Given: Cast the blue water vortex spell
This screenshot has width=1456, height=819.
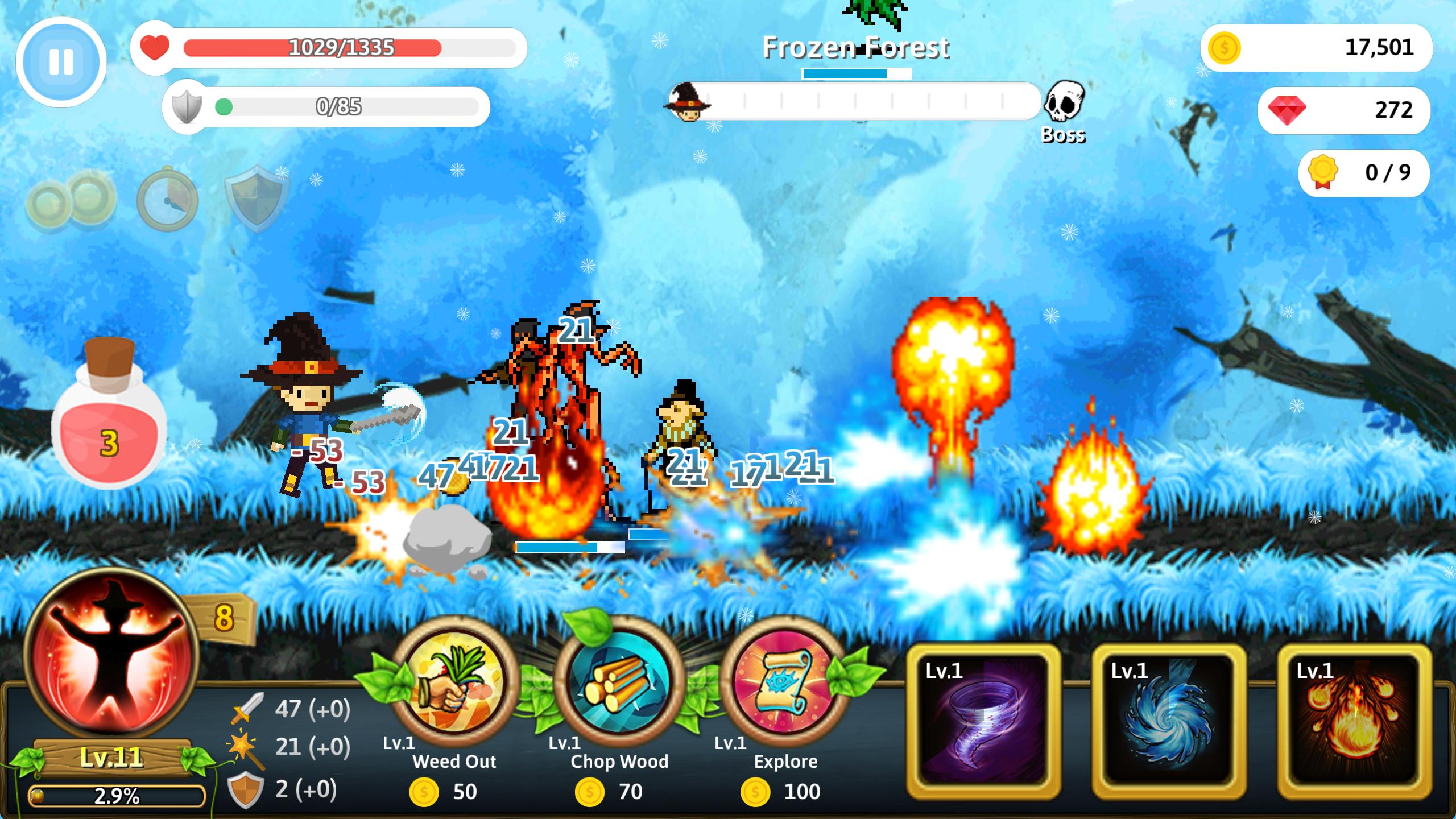Looking at the screenshot, I should tap(1169, 721).
